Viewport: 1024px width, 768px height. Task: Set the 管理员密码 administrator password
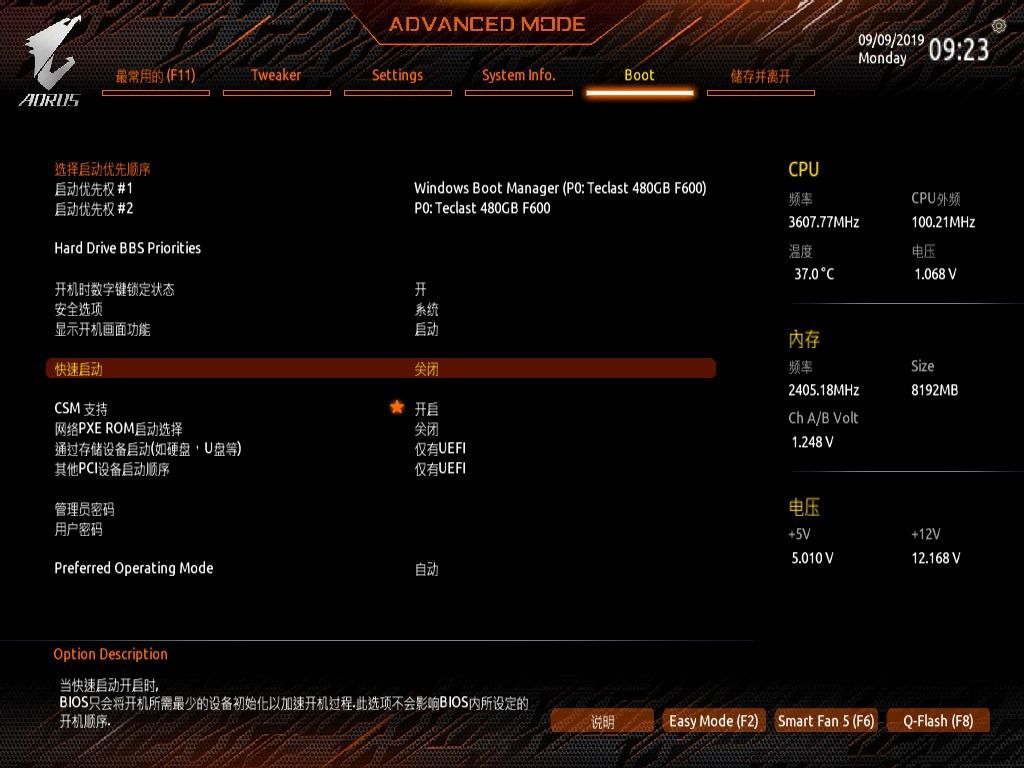click(84, 509)
